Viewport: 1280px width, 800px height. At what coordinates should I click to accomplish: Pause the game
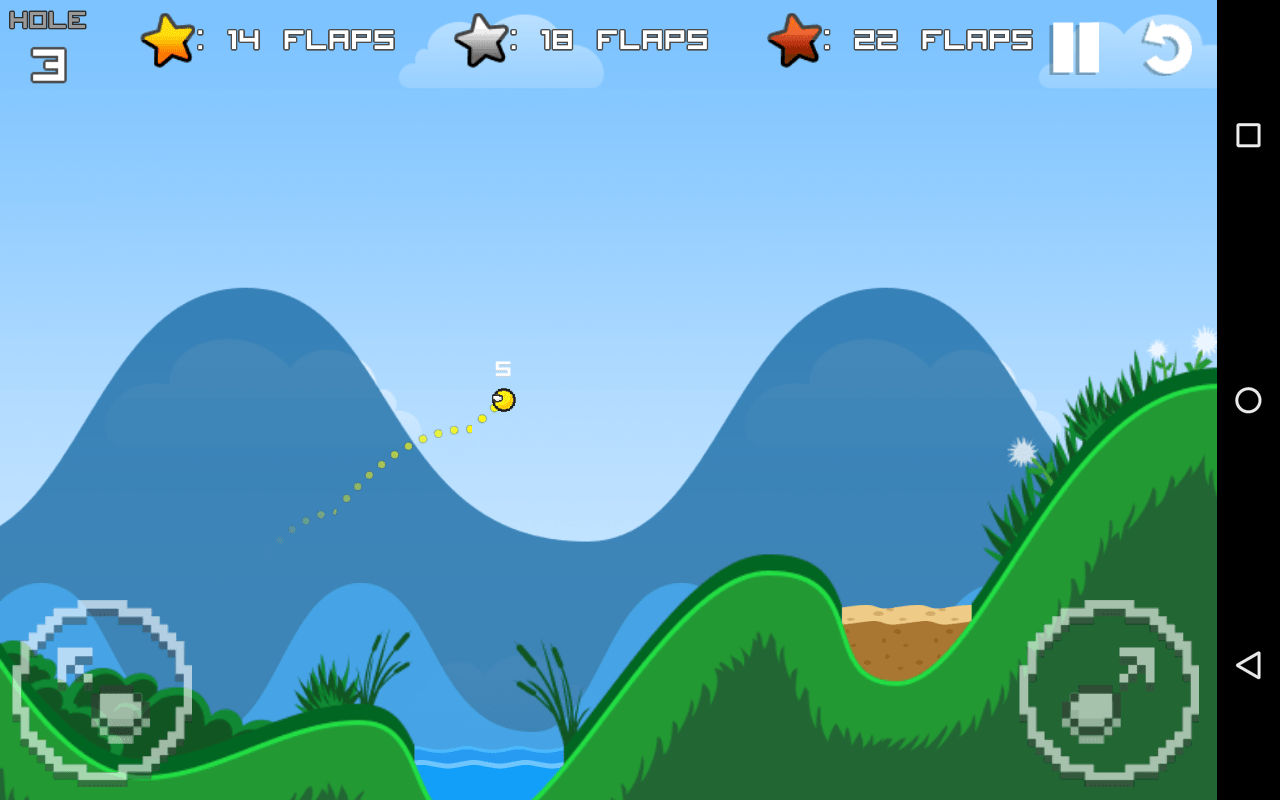1077,49
